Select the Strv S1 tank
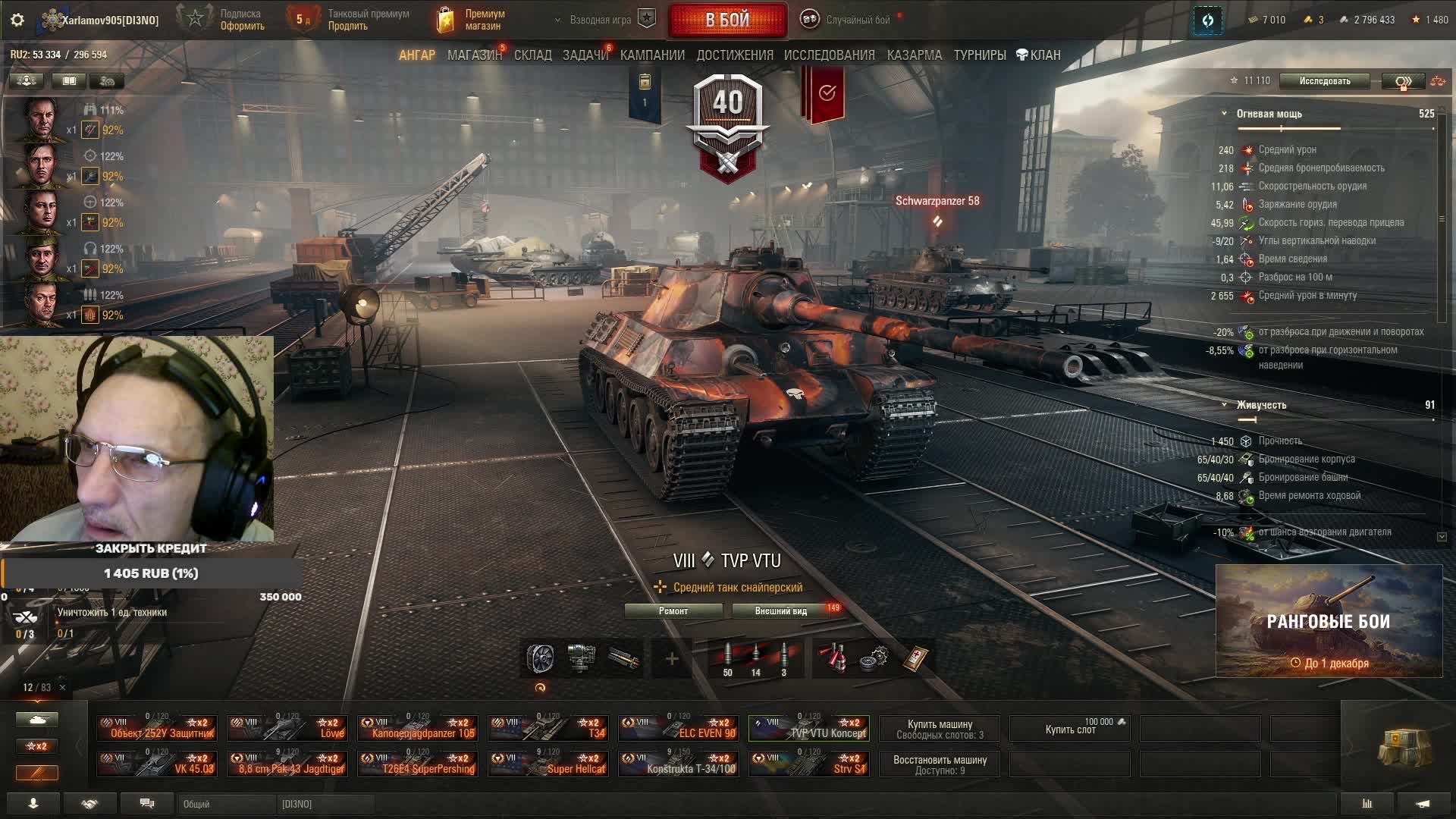1456x819 pixels. pyautogui.click(x=810, y=764)
